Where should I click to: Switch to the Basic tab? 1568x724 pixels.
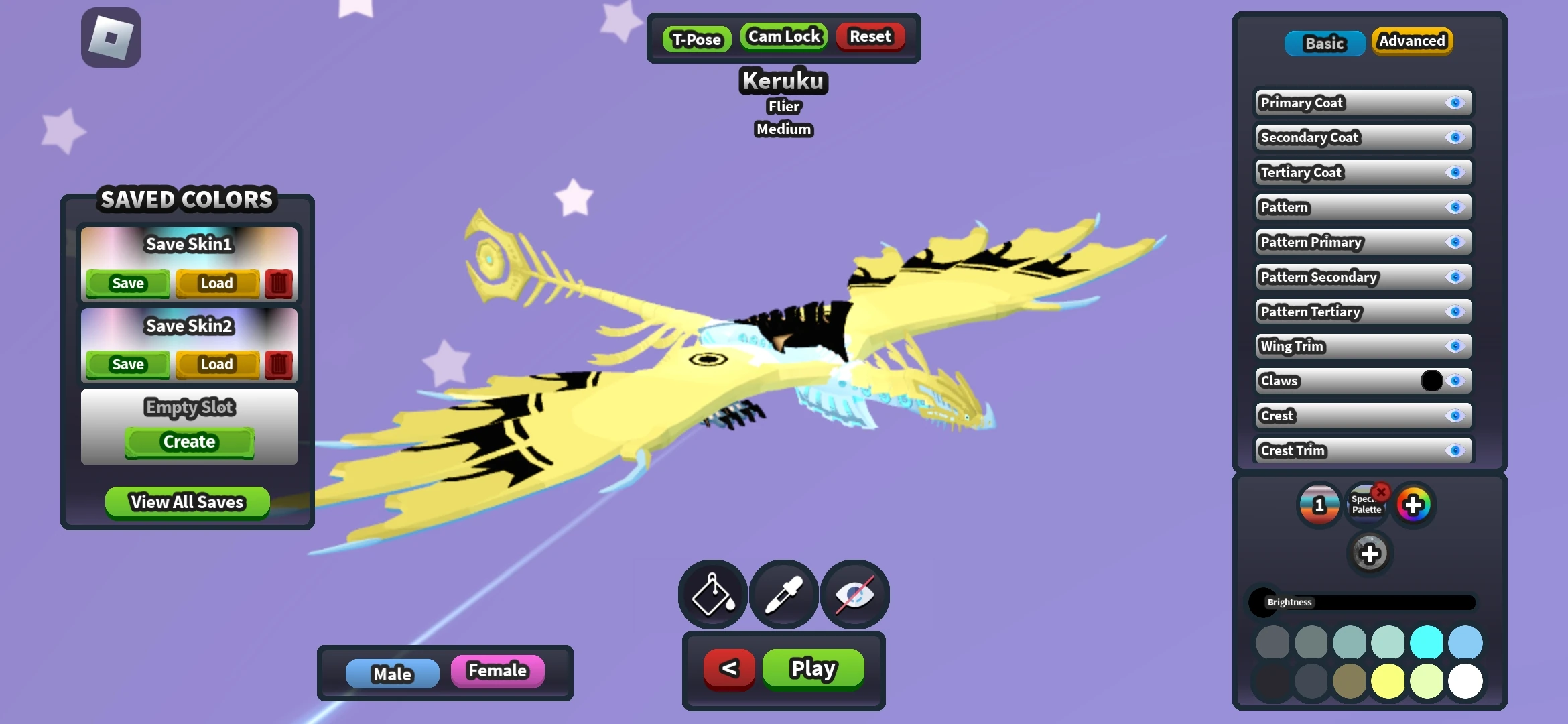pos(1324,43)
